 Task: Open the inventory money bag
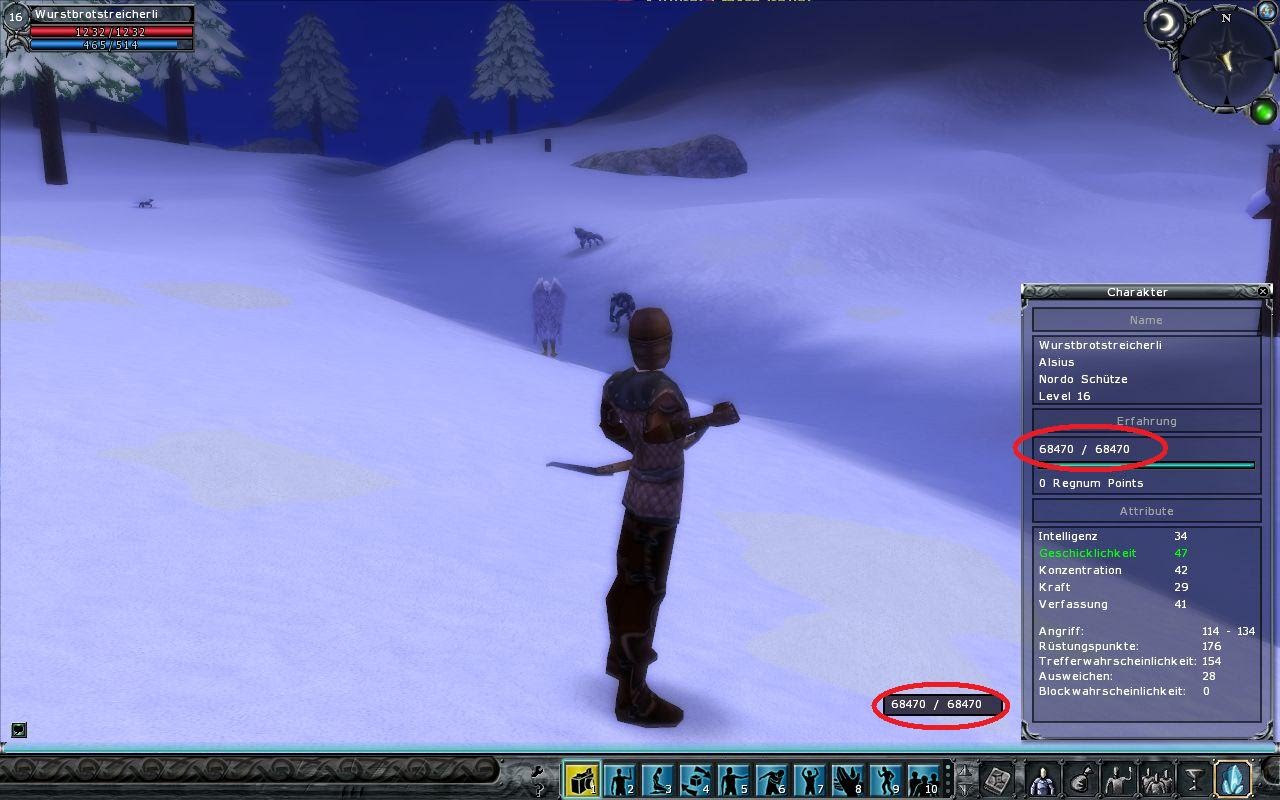coord(1080,779)
